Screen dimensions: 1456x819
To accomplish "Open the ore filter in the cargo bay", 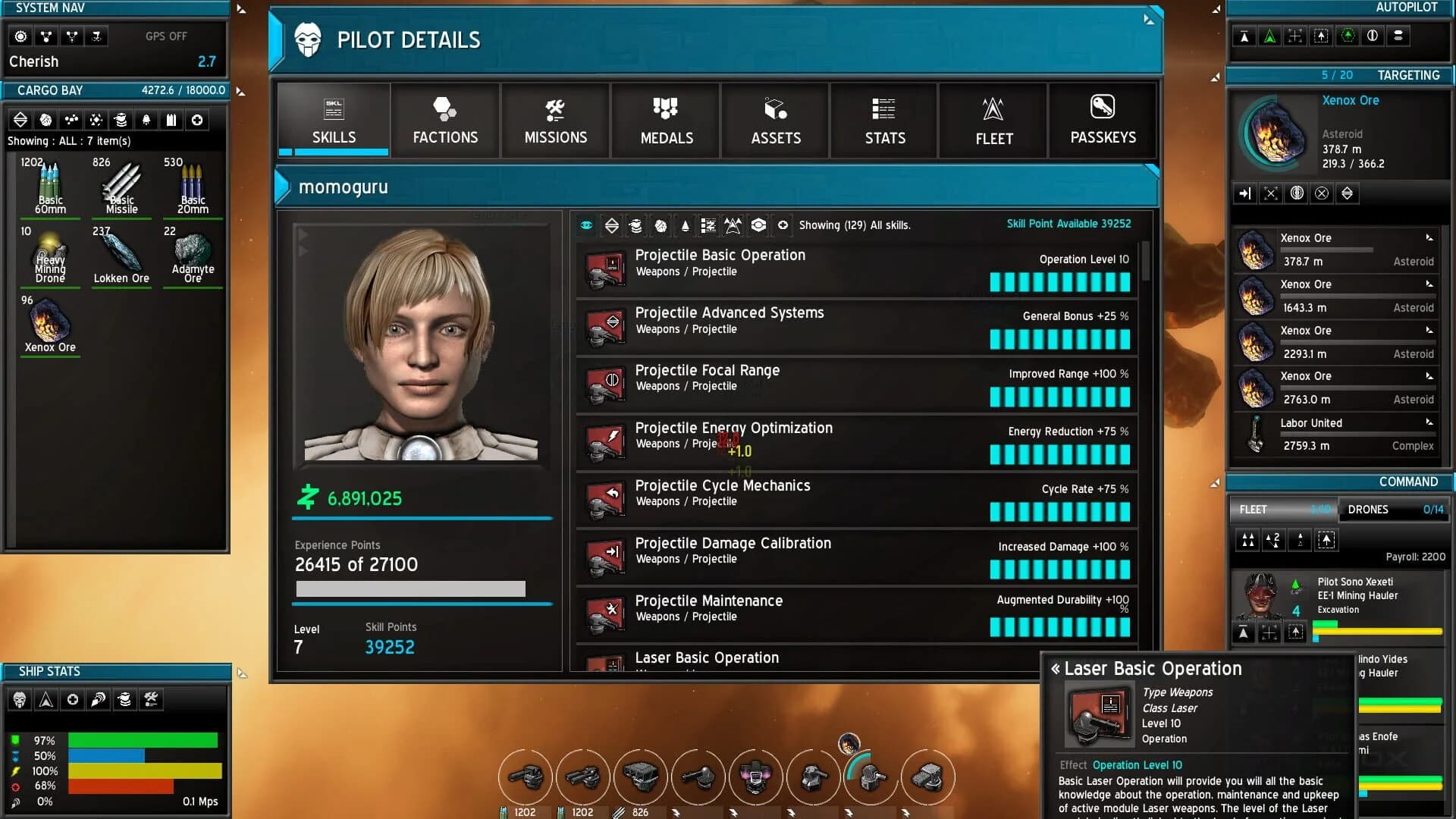I will tap(45, 119).
